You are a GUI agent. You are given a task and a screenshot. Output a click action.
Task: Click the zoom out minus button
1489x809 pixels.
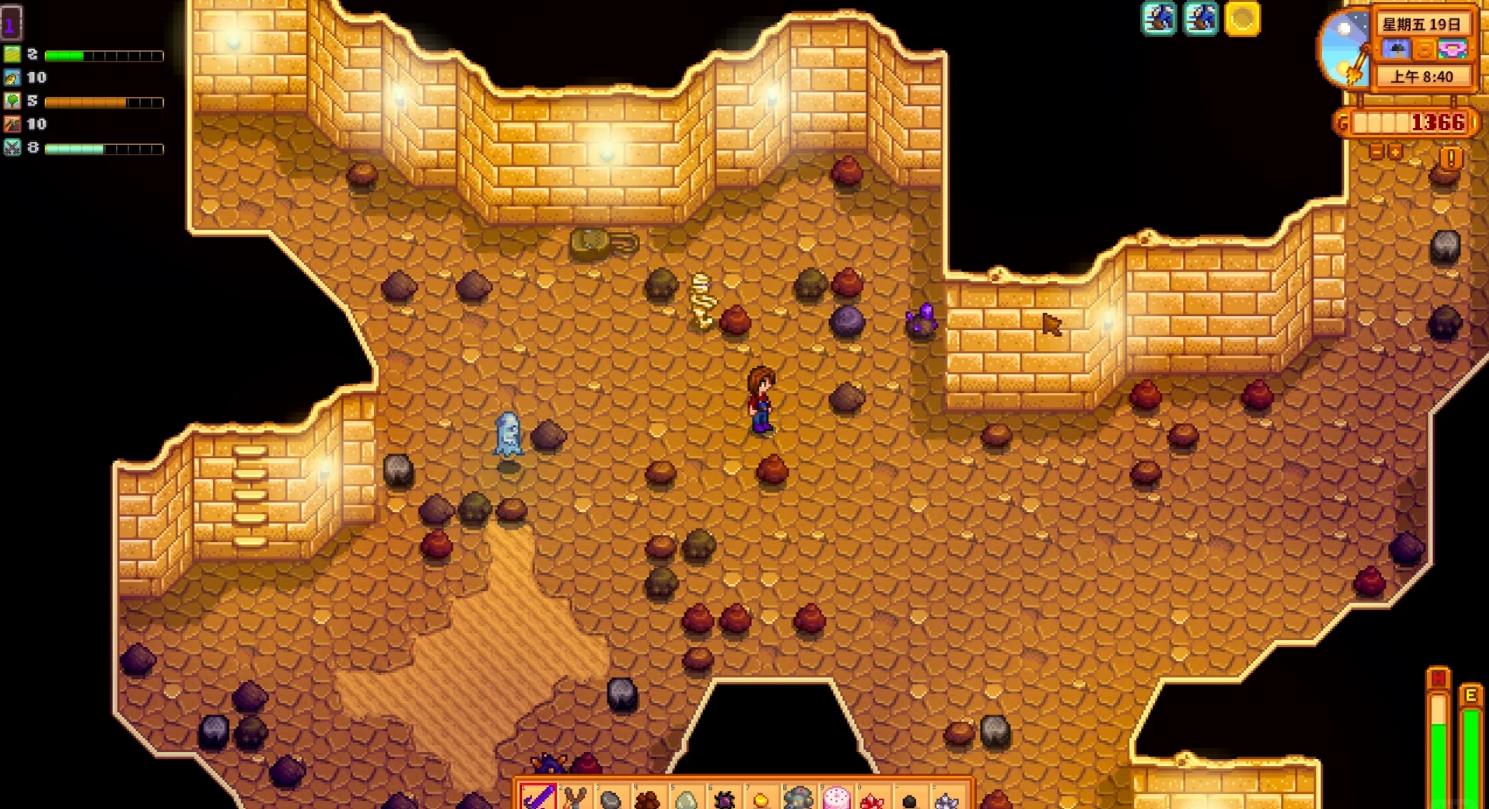tap(1377, 152)
